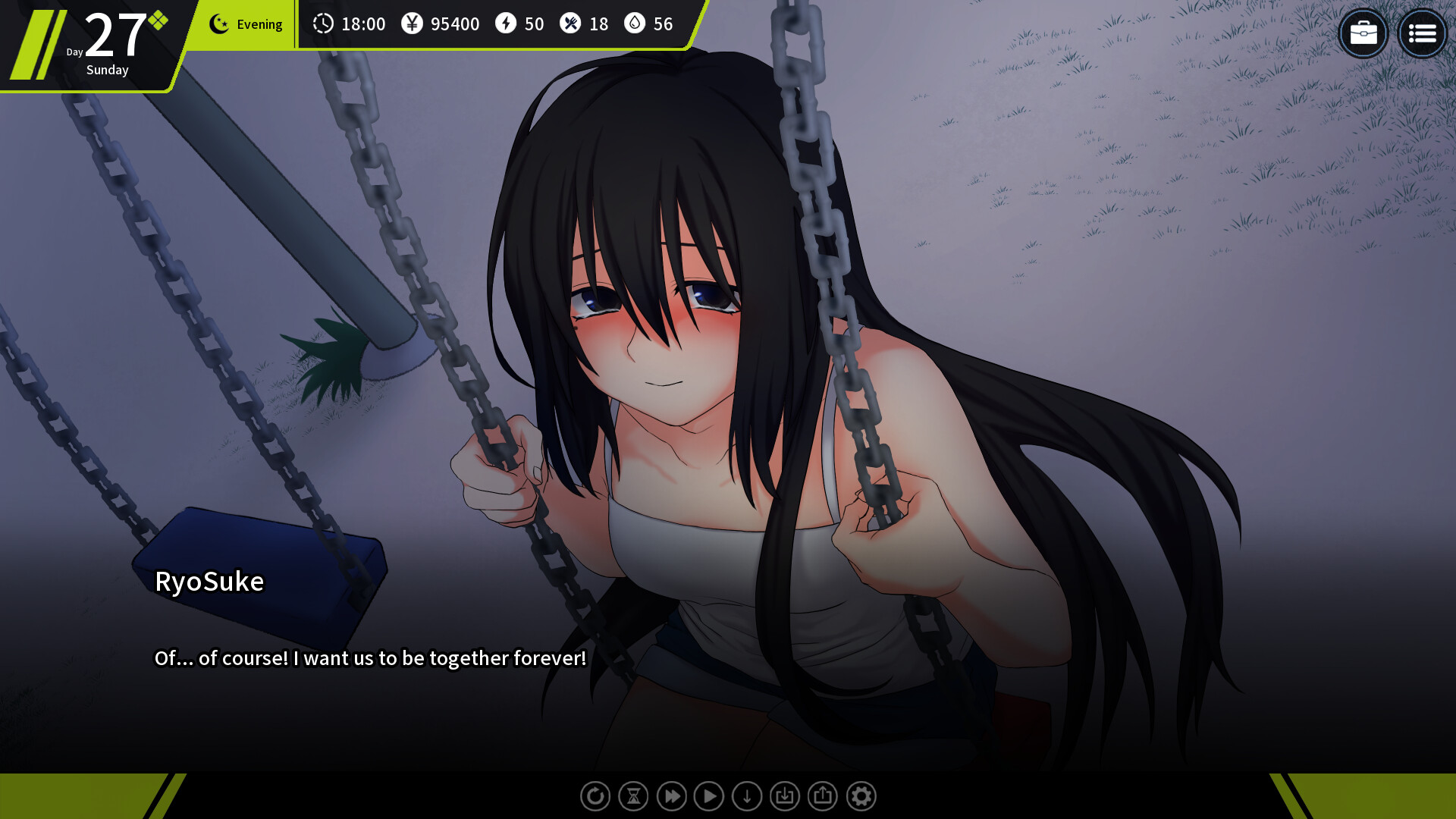The height and width of the screenshot is (819, 1456).
Task: Click the circular arrow rollback button
Action: coord(595,796)
